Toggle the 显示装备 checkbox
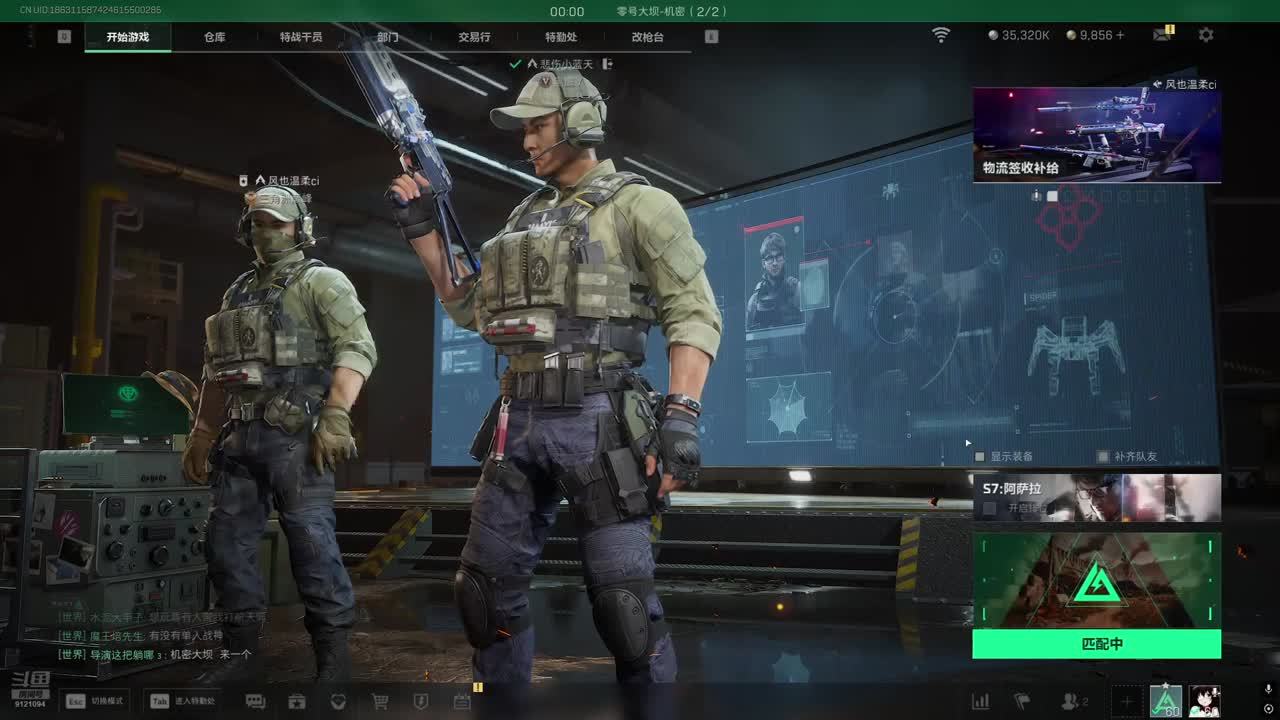Screen dimensions: 1280x720 click(980, 457)
